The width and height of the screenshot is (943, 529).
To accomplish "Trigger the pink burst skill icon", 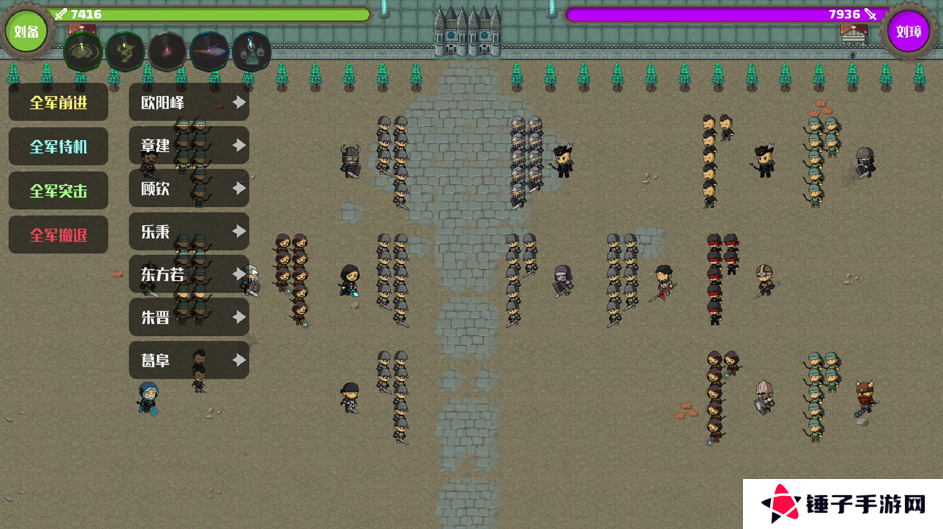I will tap(168, 50).
